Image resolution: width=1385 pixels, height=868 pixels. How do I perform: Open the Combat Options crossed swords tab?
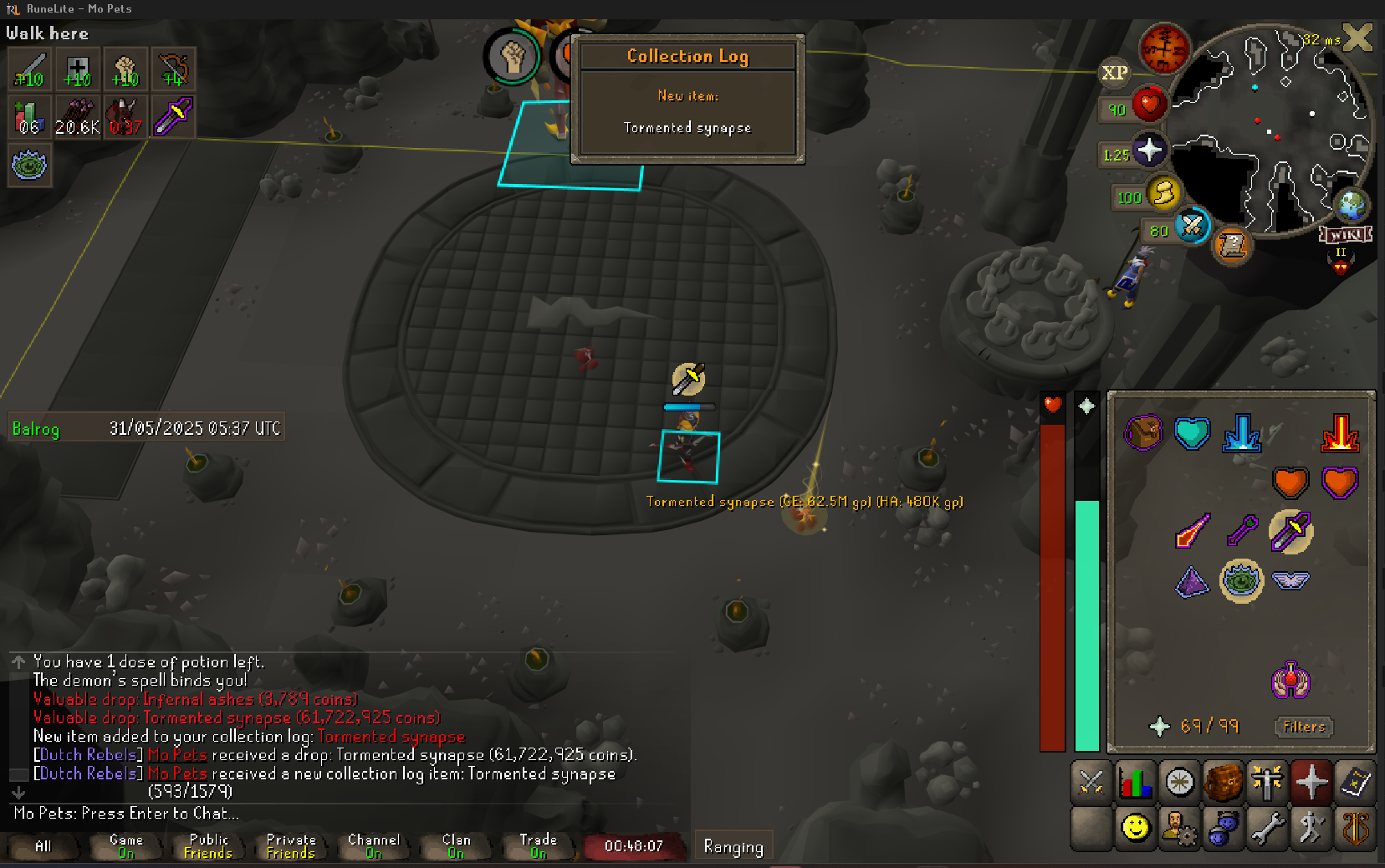click(1091, 783)
